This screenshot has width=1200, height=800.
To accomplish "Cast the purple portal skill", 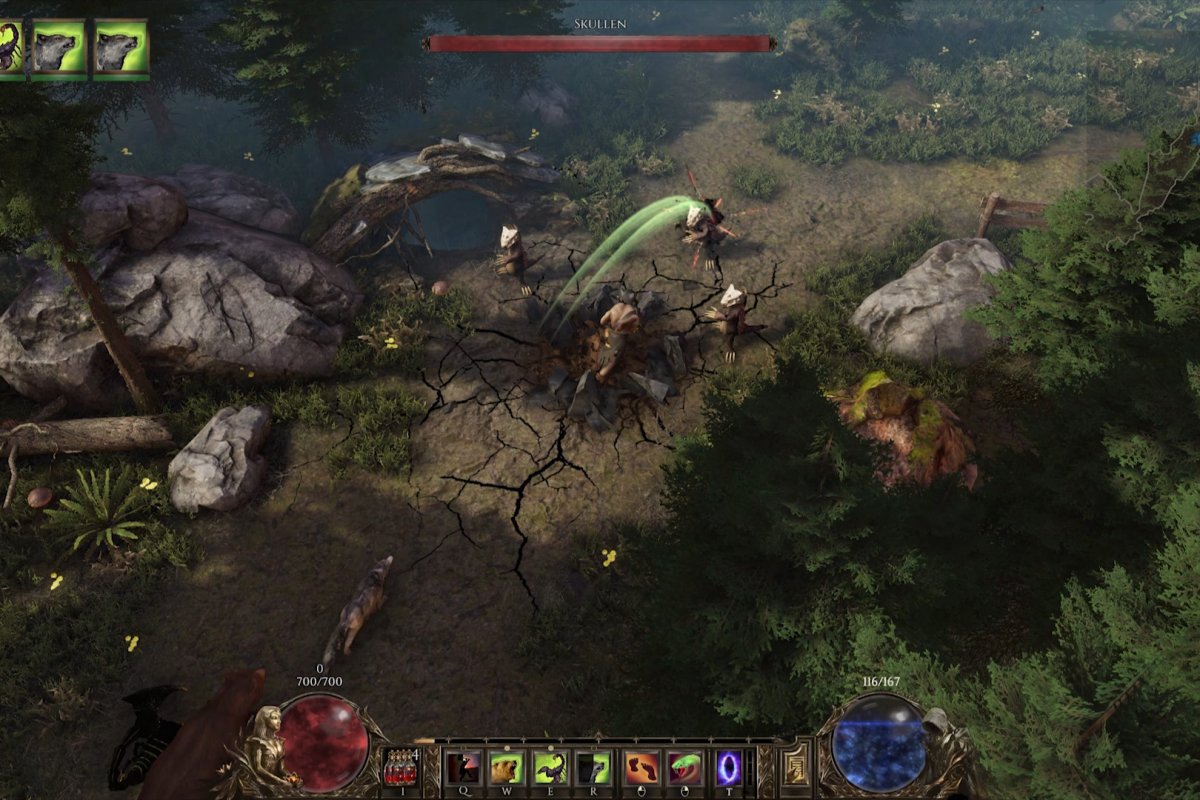I will point(728,767).
